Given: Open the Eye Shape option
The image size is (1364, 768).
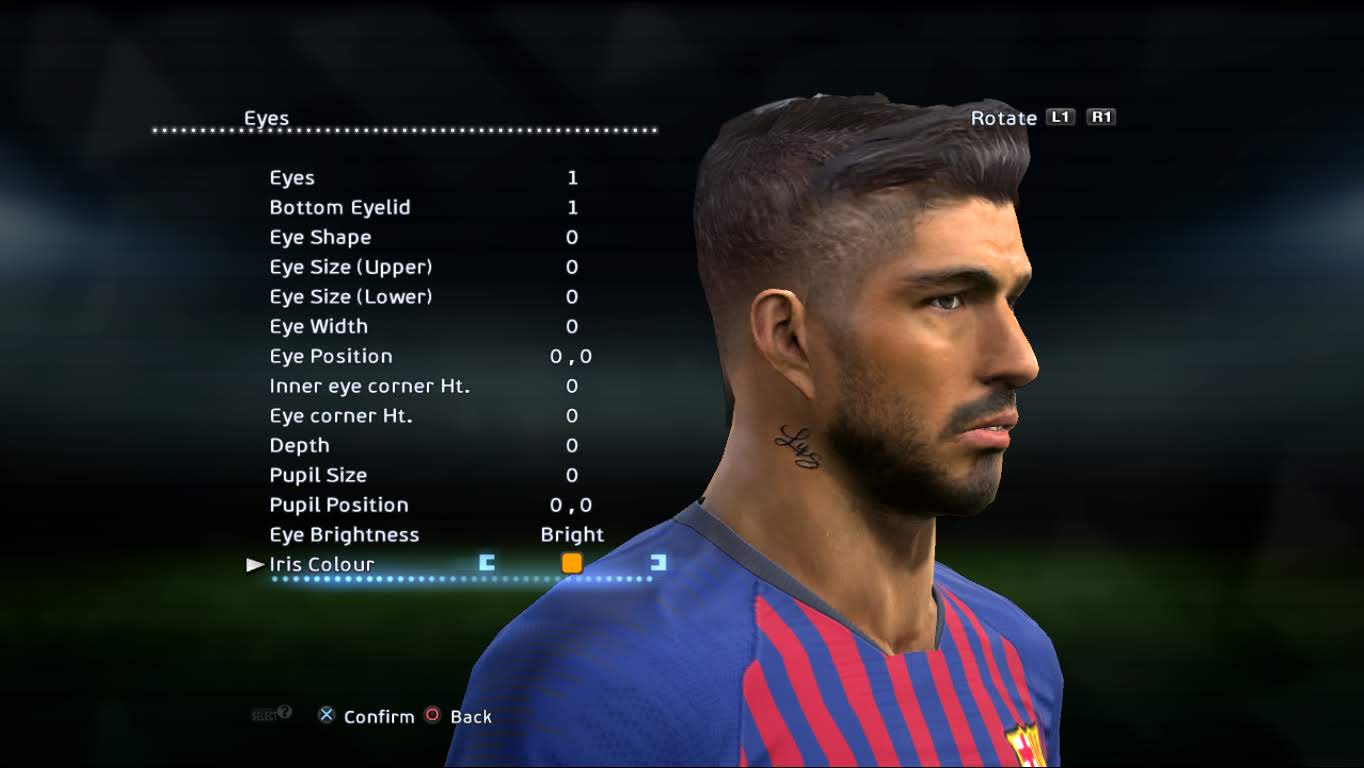Looking at the screenshot, I should click(320, 237).
